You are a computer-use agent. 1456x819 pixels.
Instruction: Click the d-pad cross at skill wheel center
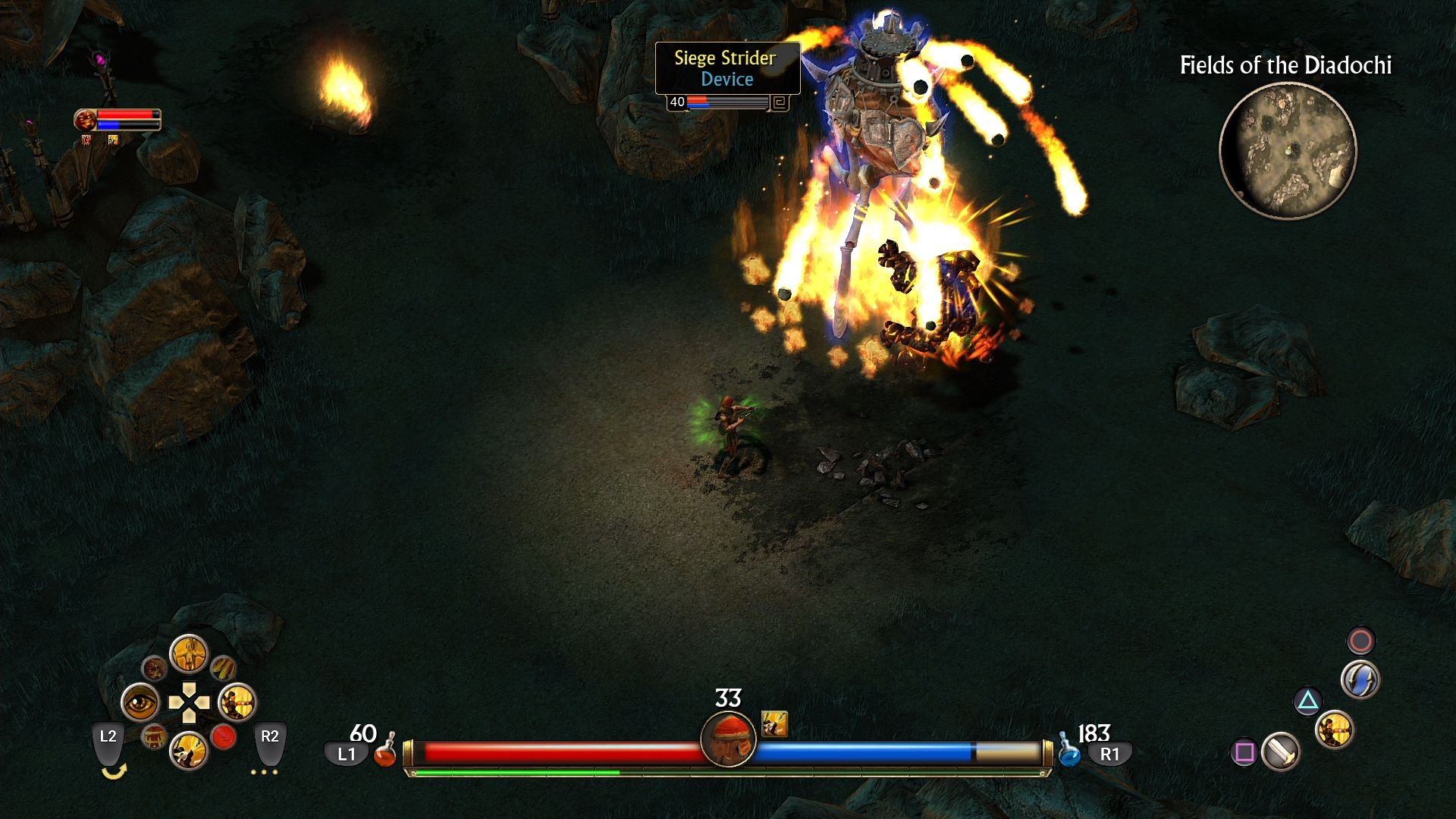tap(189, 703)
